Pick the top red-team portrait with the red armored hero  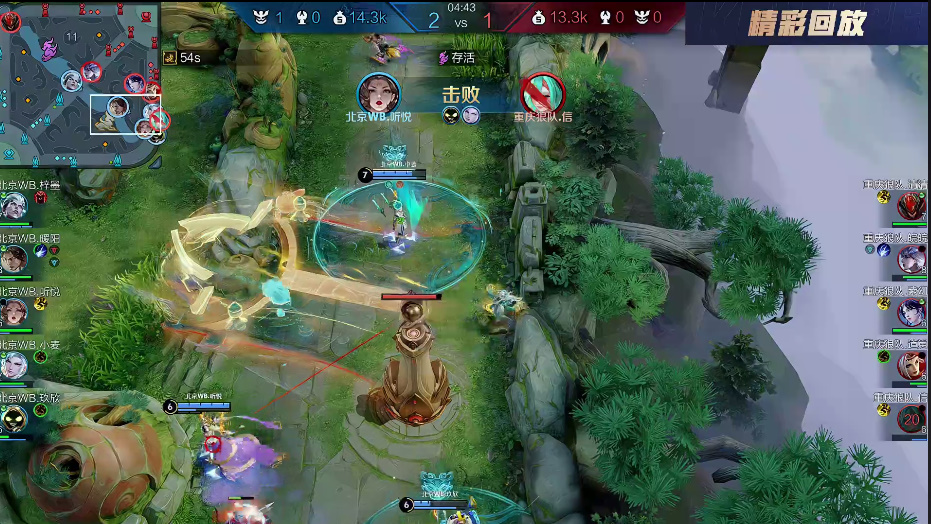pyautogui.click(x=911, y=206)
